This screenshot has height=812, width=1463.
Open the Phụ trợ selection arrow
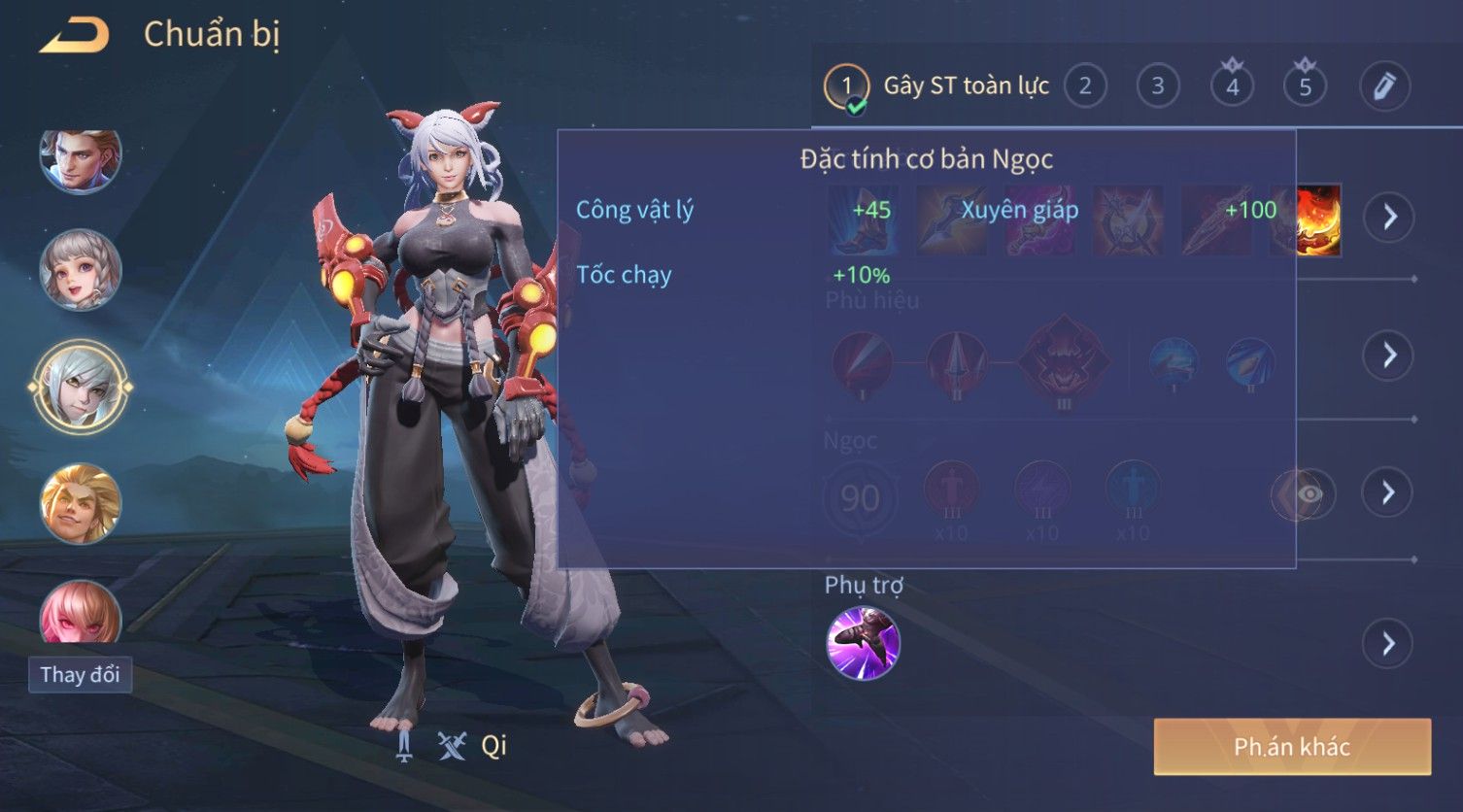(x=1388, y=643)
